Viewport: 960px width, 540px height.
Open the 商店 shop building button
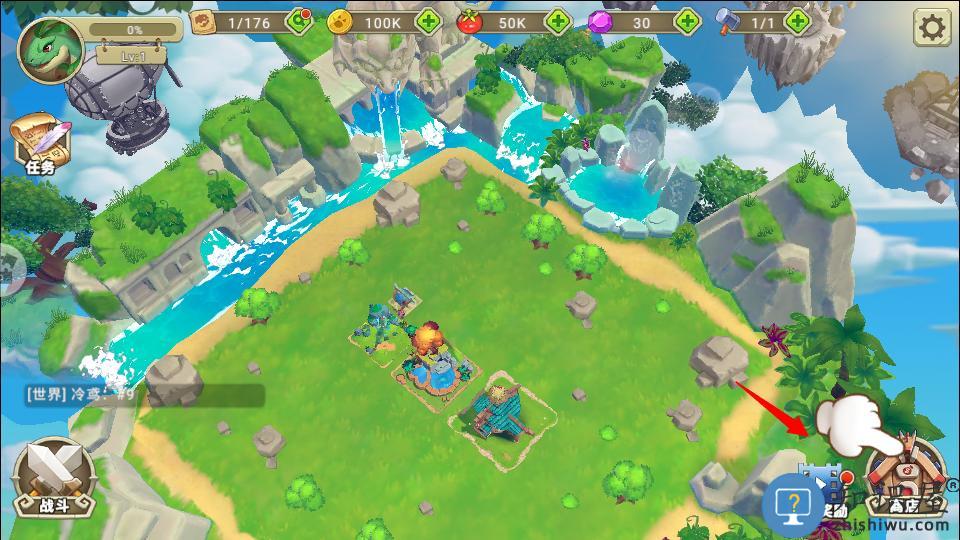pos(905,478)
